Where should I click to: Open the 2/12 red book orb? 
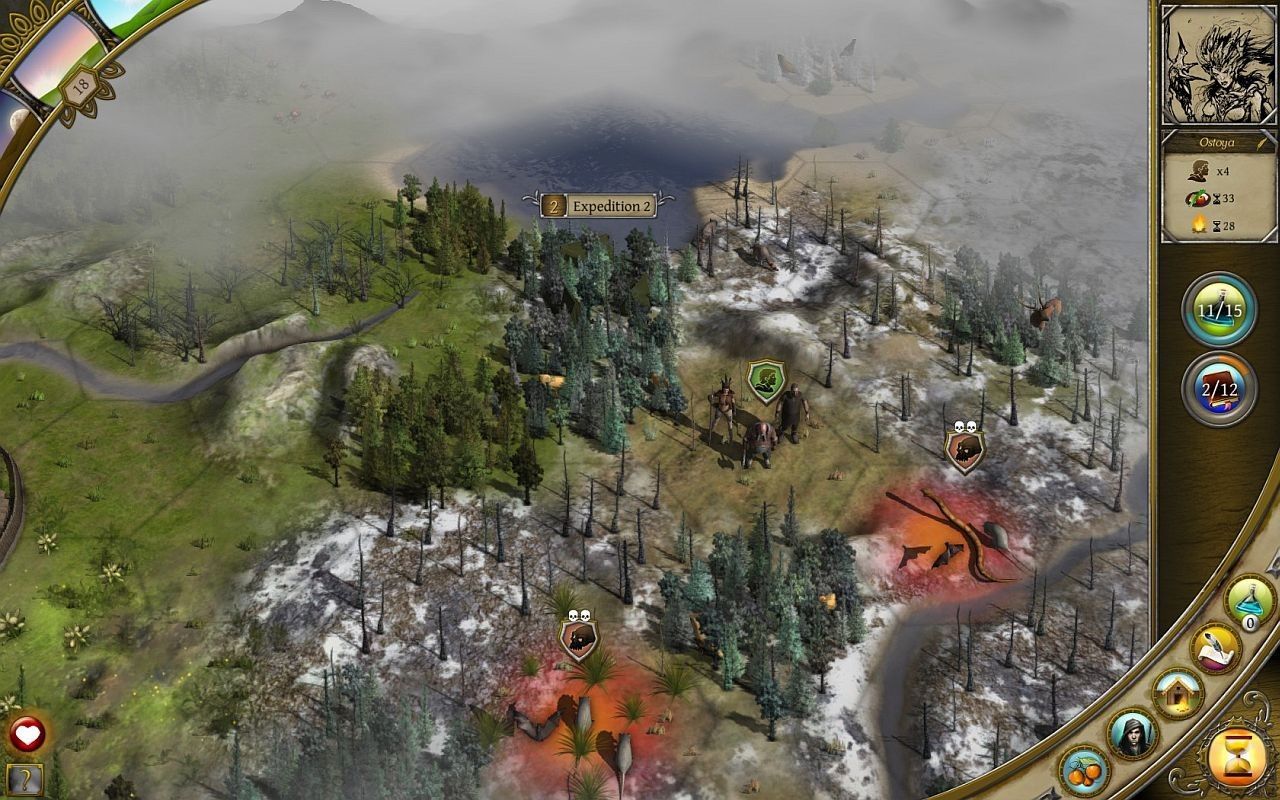pyautogui.click(x=1219, y=389)
